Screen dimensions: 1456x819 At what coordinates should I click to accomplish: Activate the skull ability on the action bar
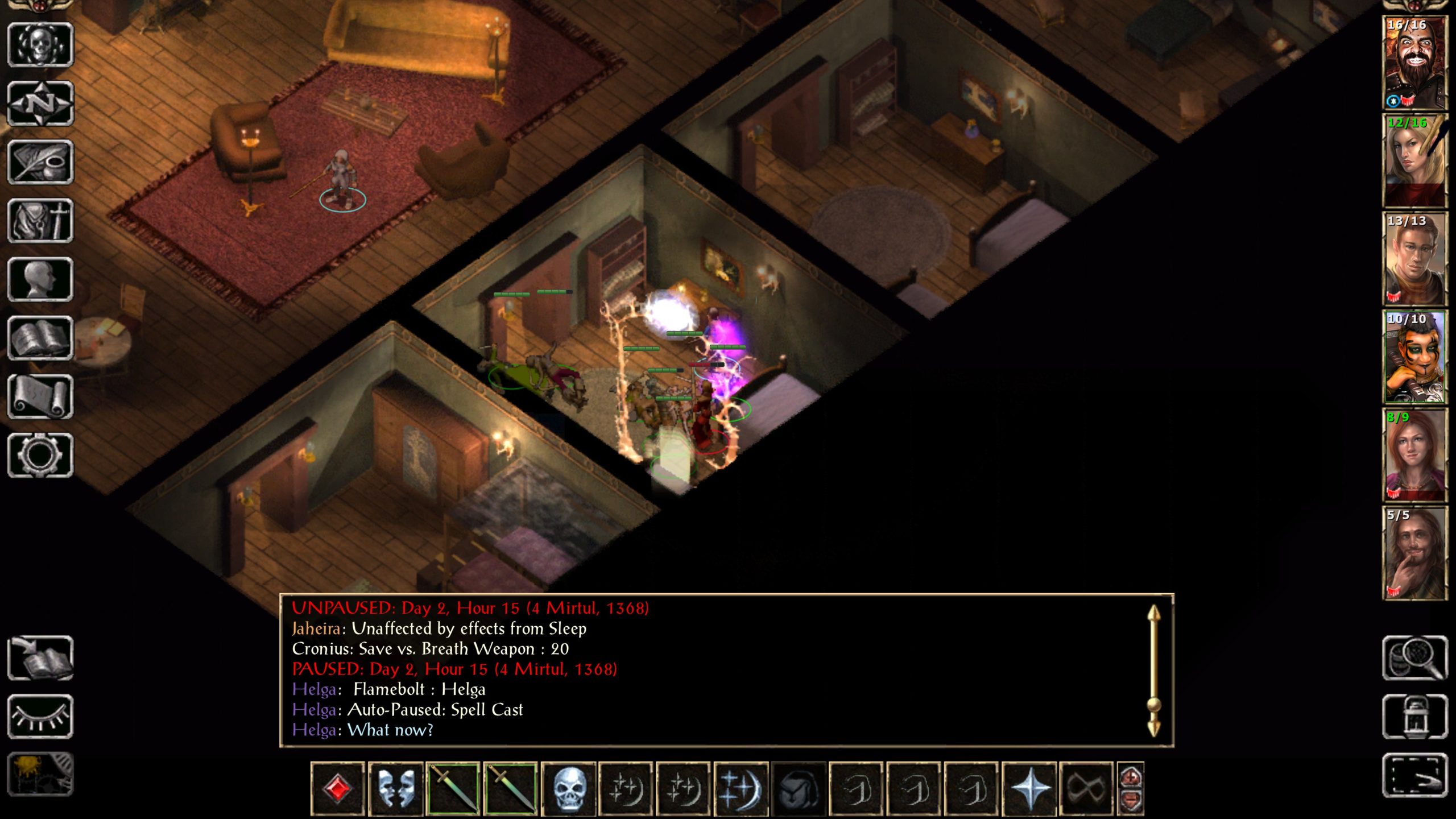pos(568,789)
